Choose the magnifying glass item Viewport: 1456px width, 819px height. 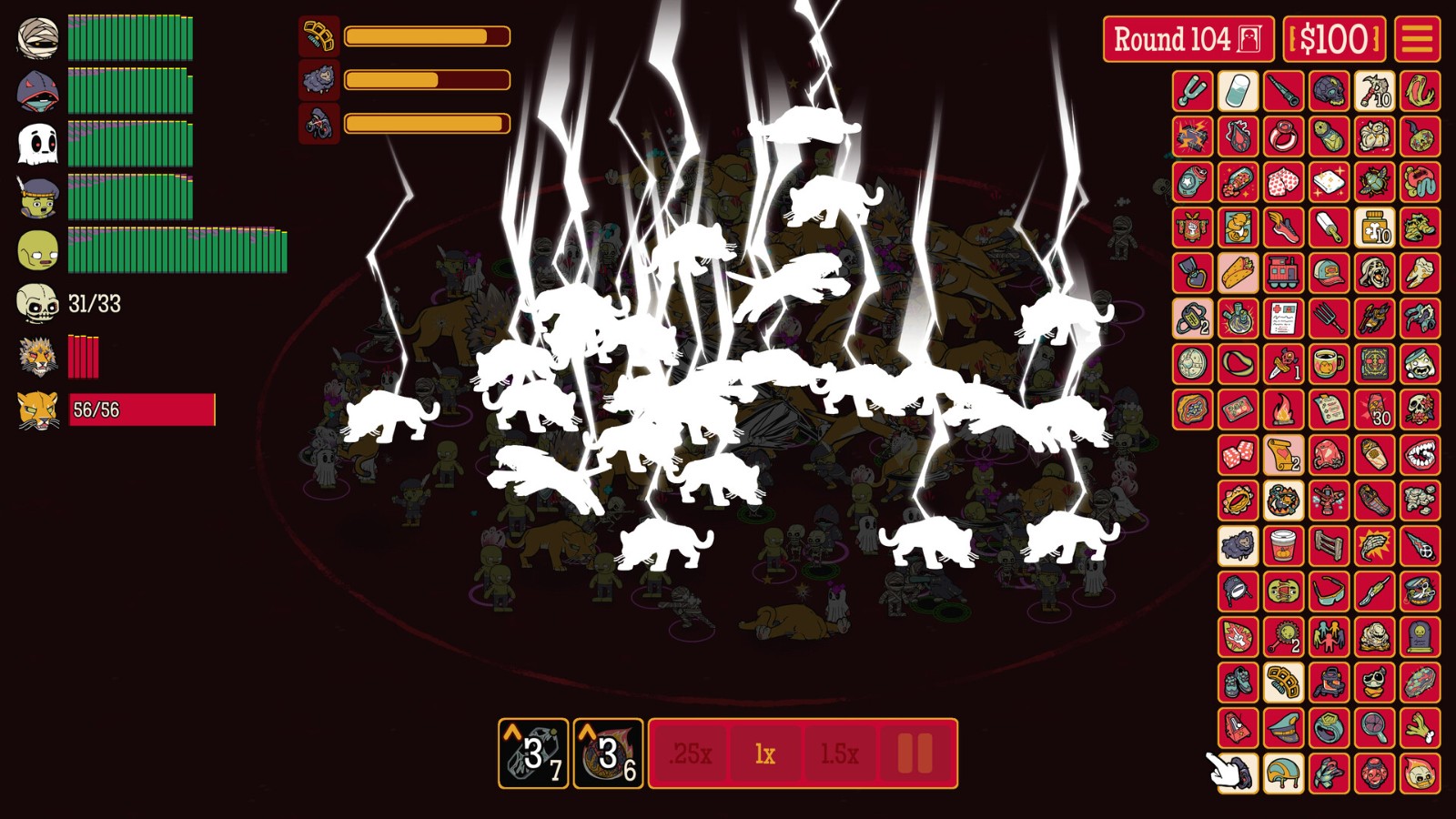point(1374,728)
